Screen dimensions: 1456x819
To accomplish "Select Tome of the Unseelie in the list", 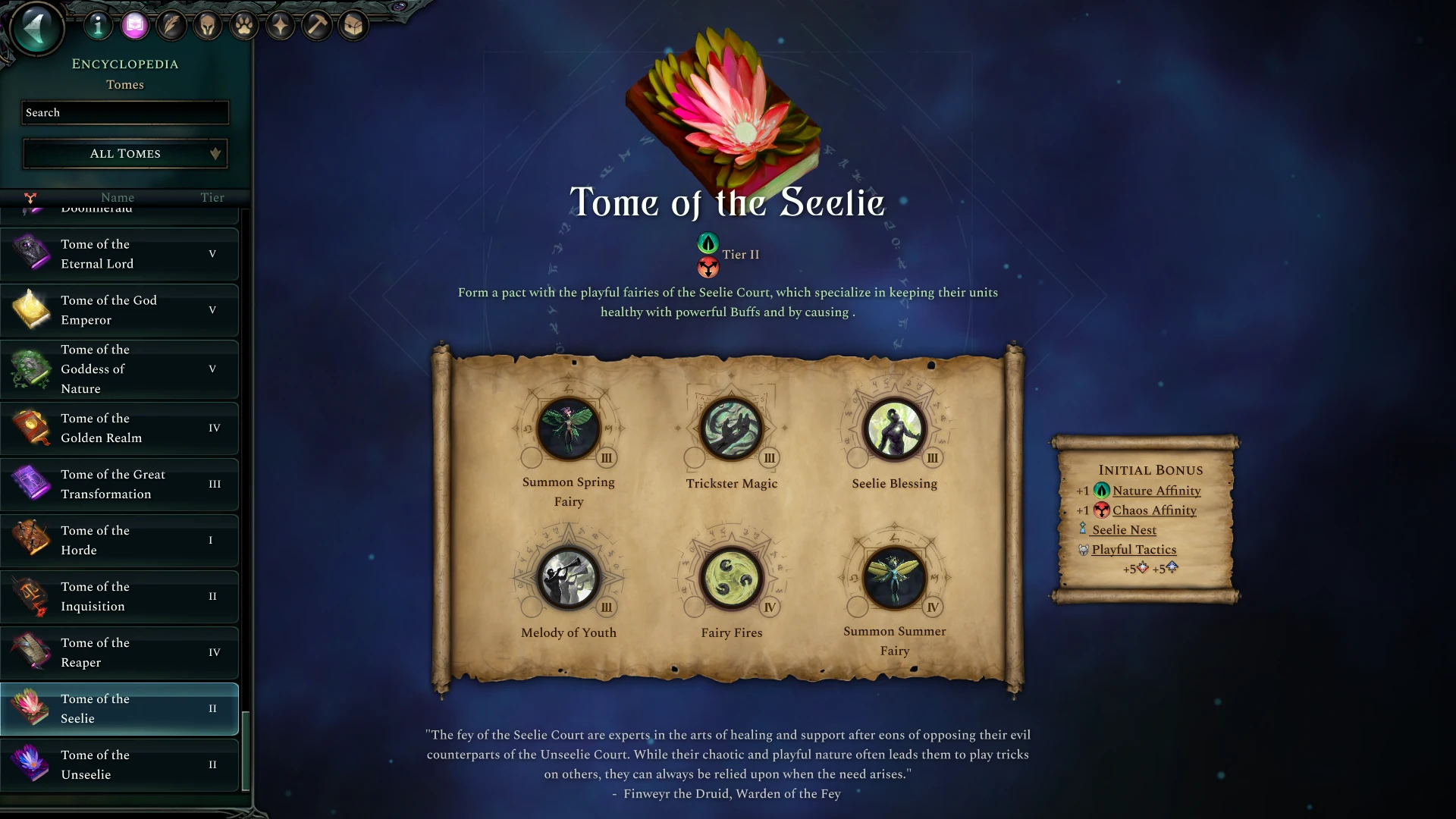I will click(x=120, y=764).
